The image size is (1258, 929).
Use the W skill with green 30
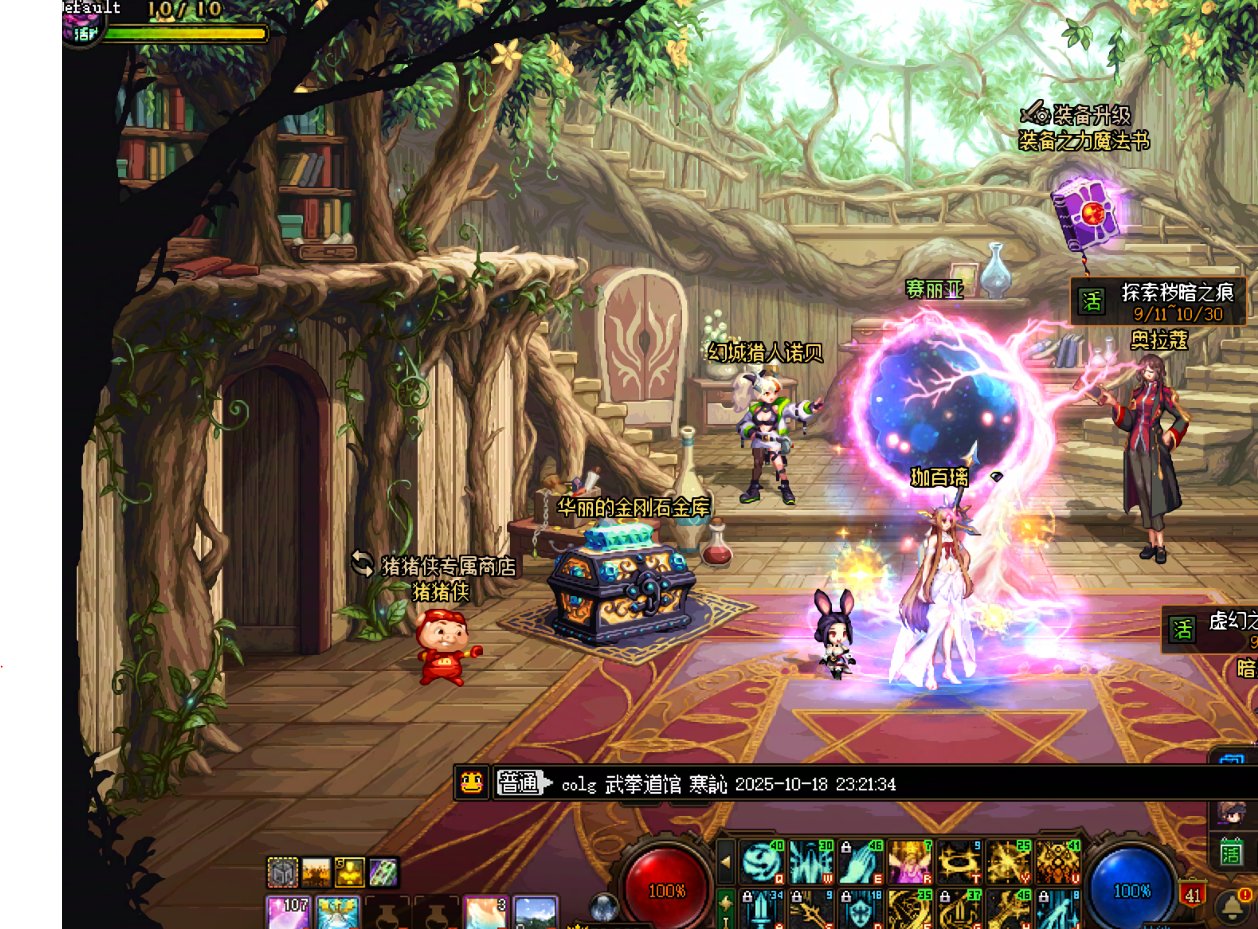tap(810, 861)
